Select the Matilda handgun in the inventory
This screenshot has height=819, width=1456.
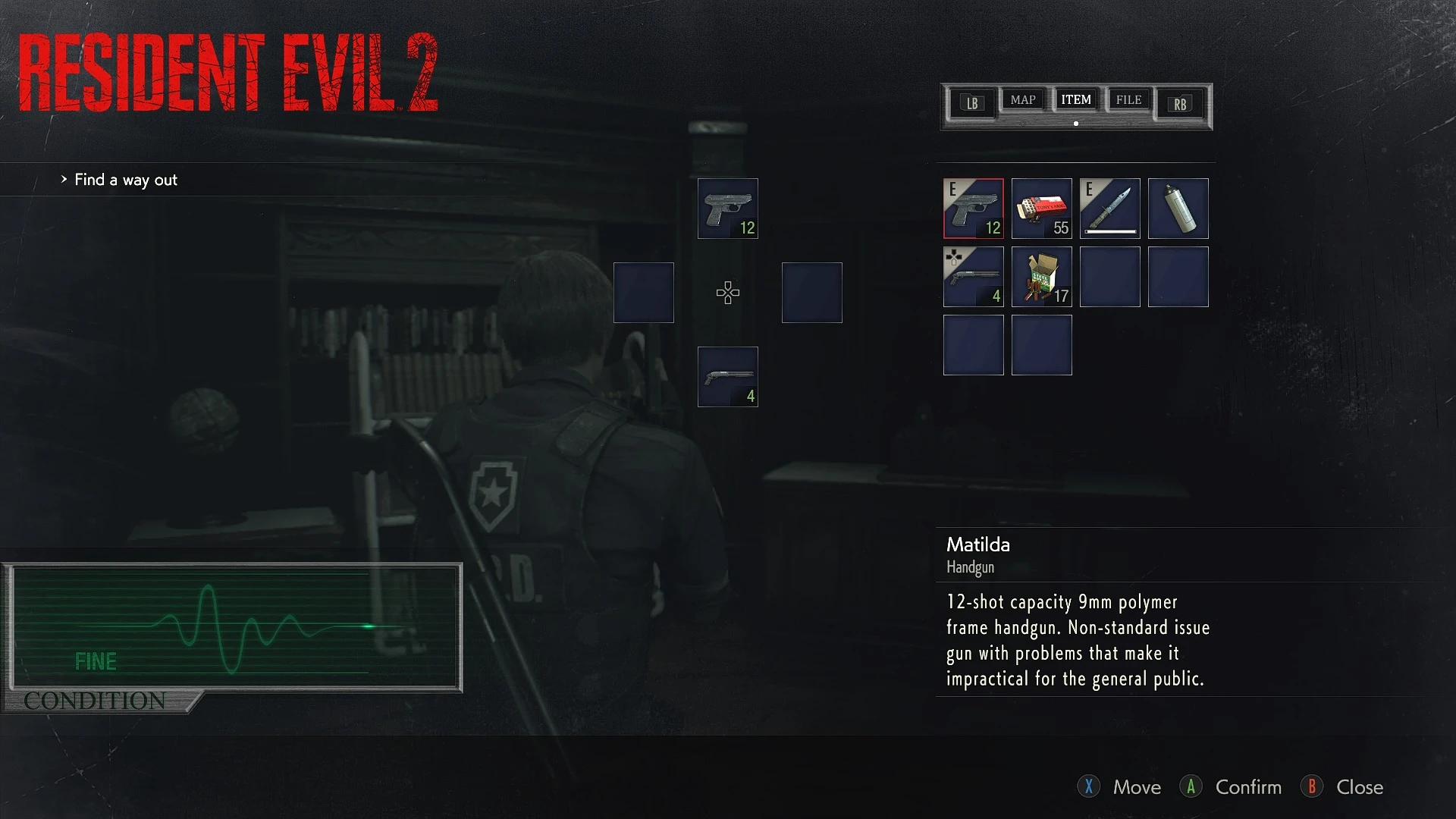[974, 208]
